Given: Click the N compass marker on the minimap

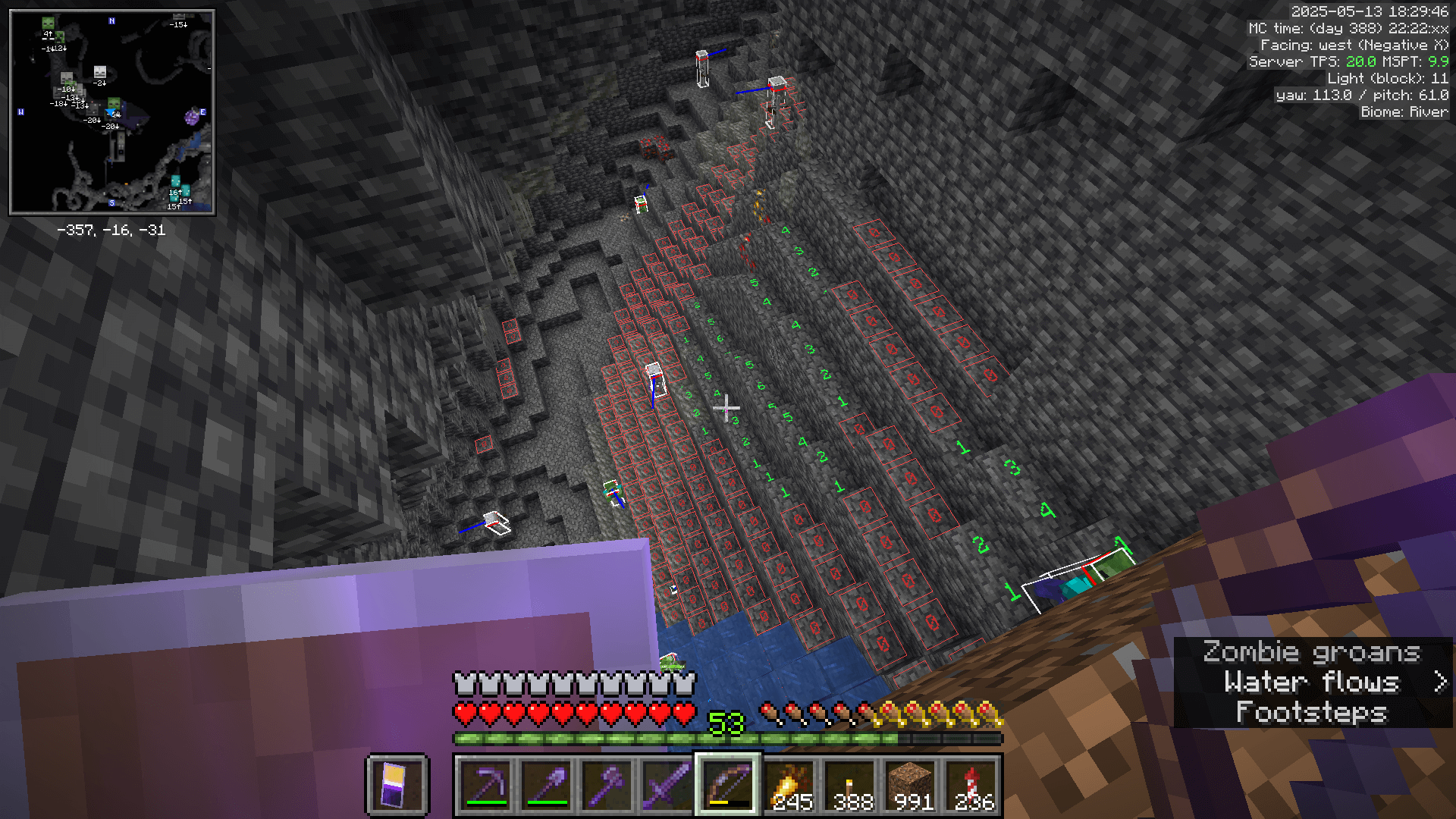Looking at the screenshot, I should coord(111,20).
